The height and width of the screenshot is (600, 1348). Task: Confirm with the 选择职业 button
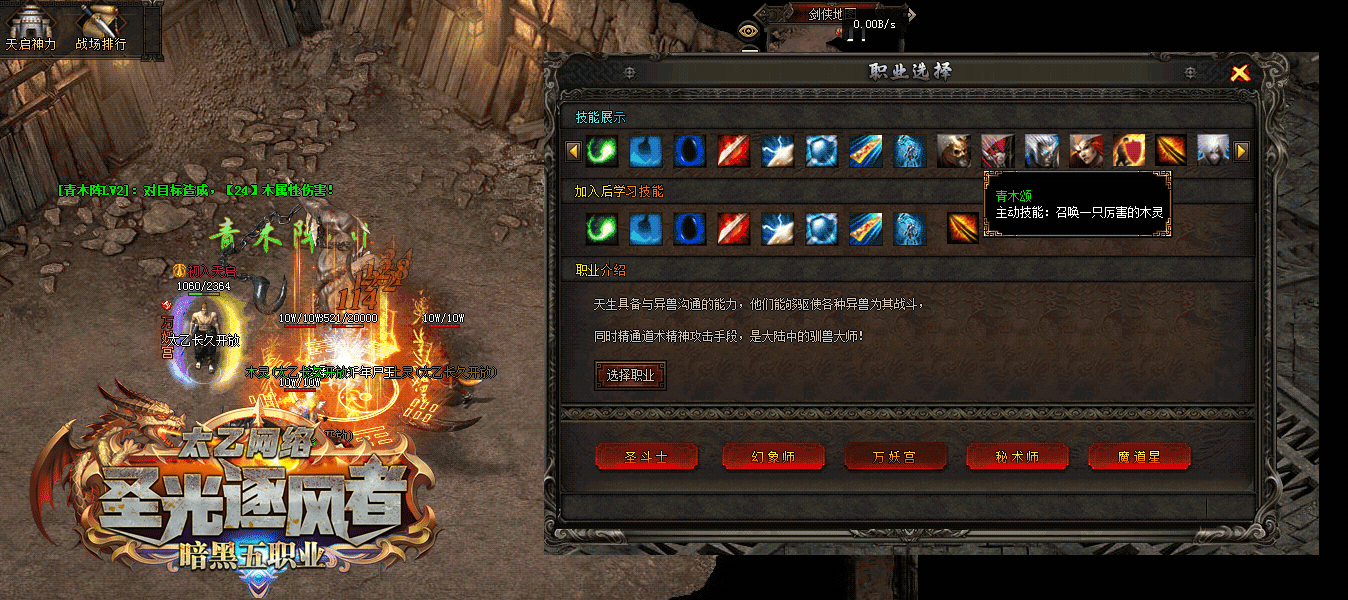click(x=630, y=375)
